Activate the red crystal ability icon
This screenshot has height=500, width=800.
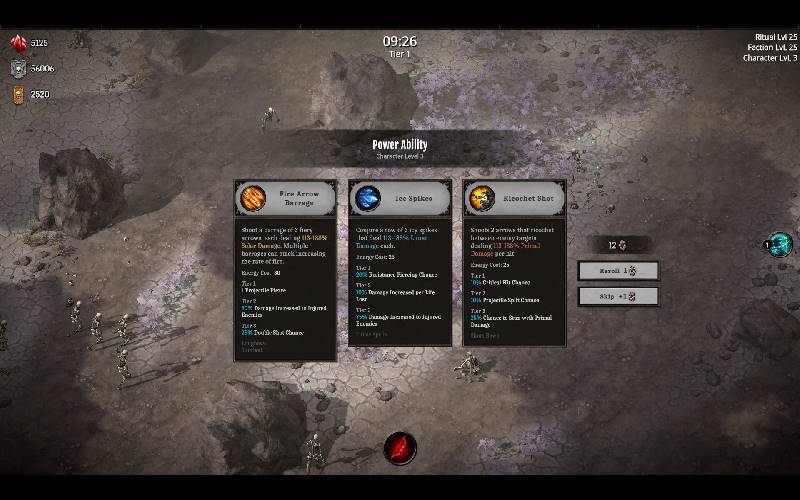coord(400,445)
